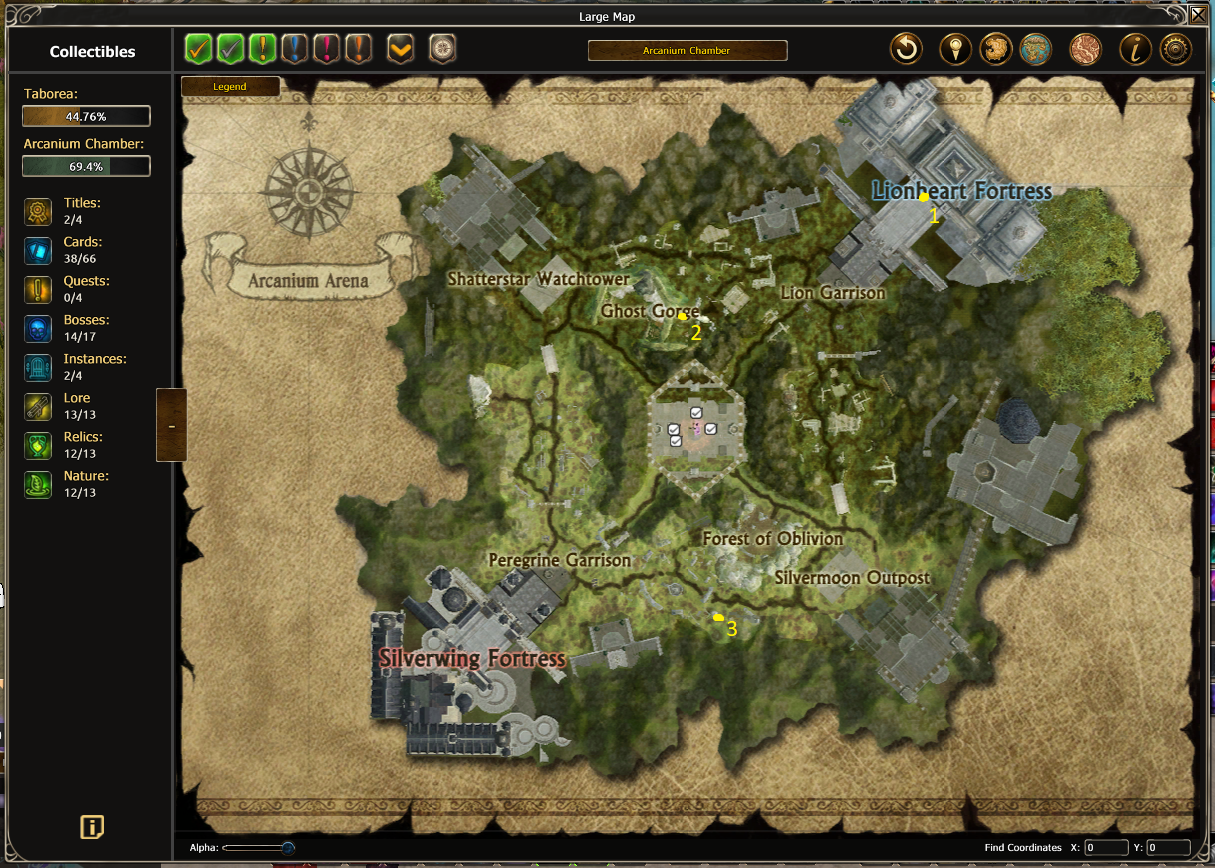The height and width of the screenshot is (868, 1215).
Task: Select the Bosses skull category
Action: coord(38,328)
